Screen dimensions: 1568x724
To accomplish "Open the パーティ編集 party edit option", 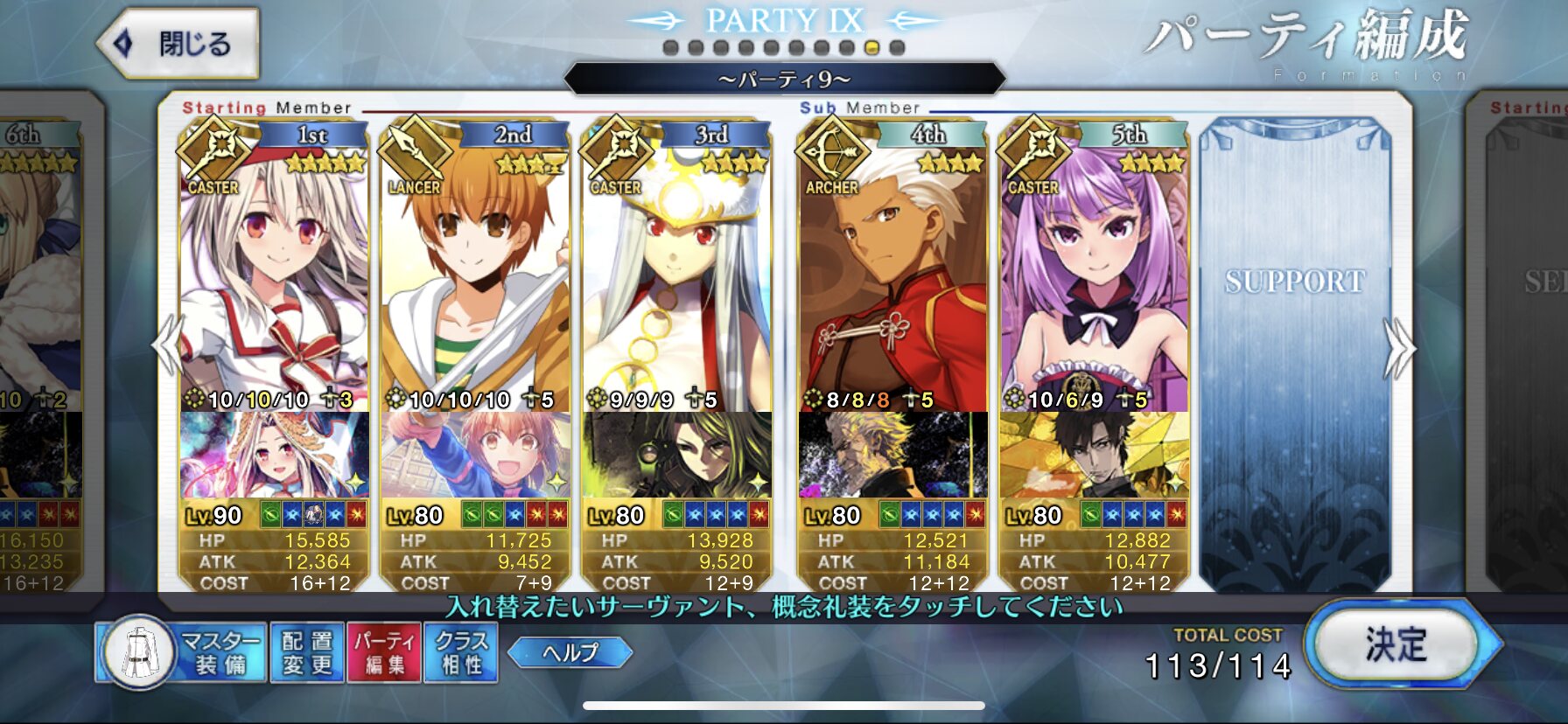I will (x=384, y=652).
